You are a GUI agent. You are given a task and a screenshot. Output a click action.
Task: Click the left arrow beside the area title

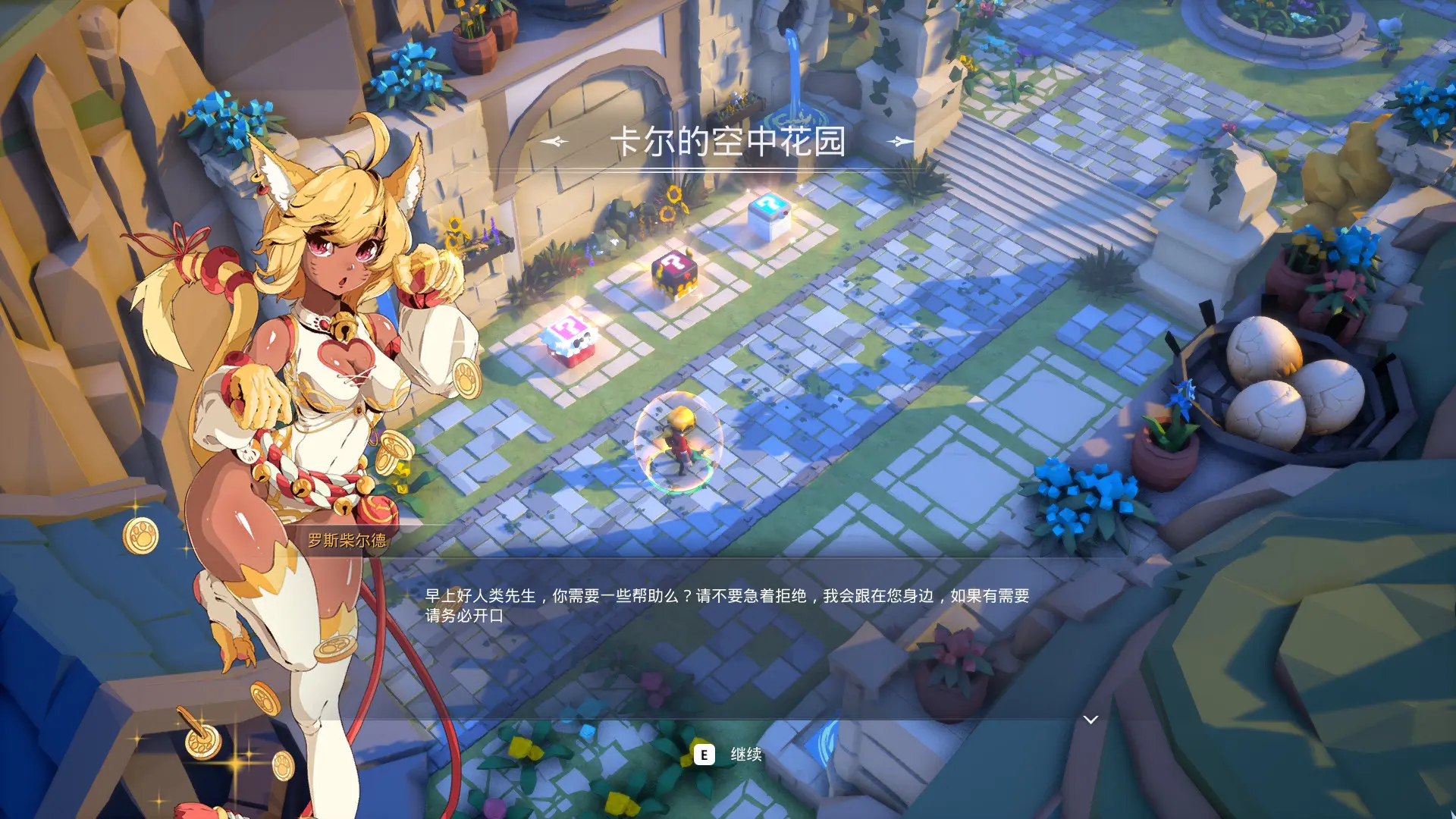pyautogui.click(x=555, y=141)
